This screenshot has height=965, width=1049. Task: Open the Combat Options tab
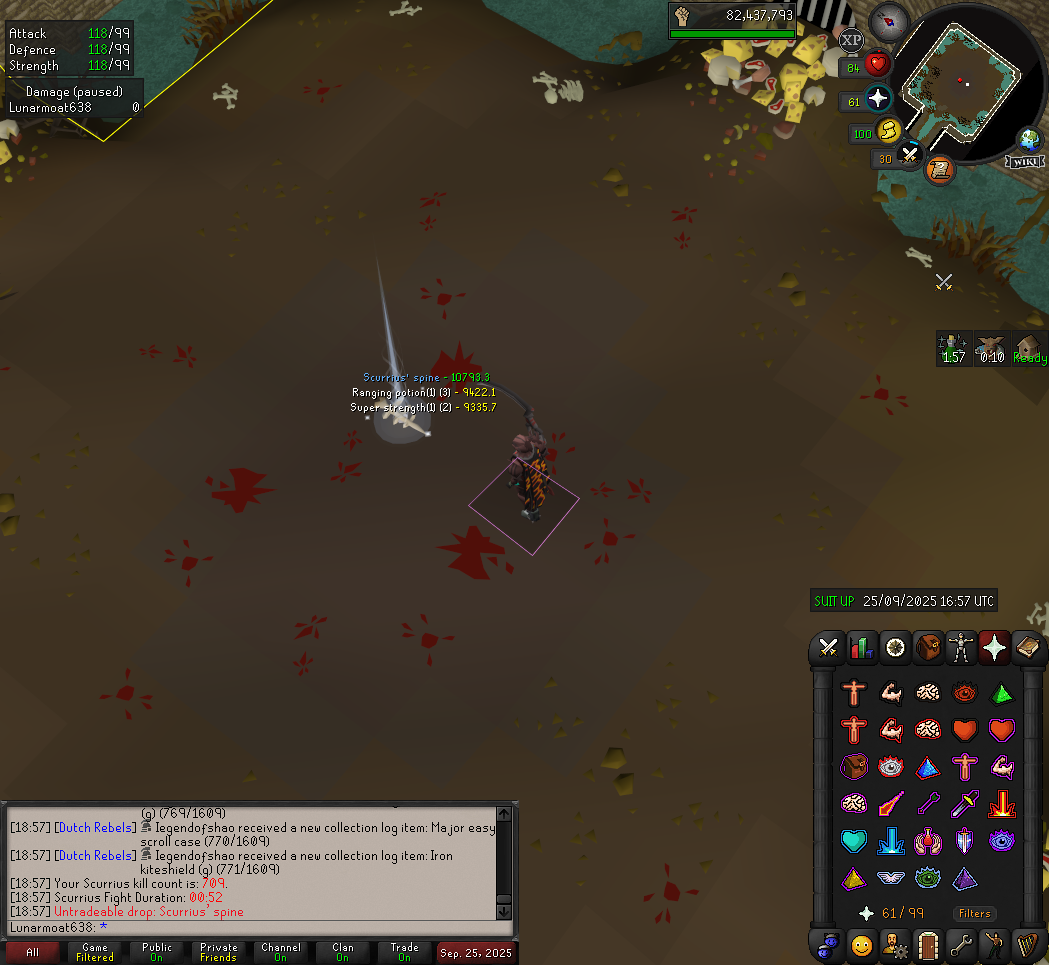click(x=828, y=647)
